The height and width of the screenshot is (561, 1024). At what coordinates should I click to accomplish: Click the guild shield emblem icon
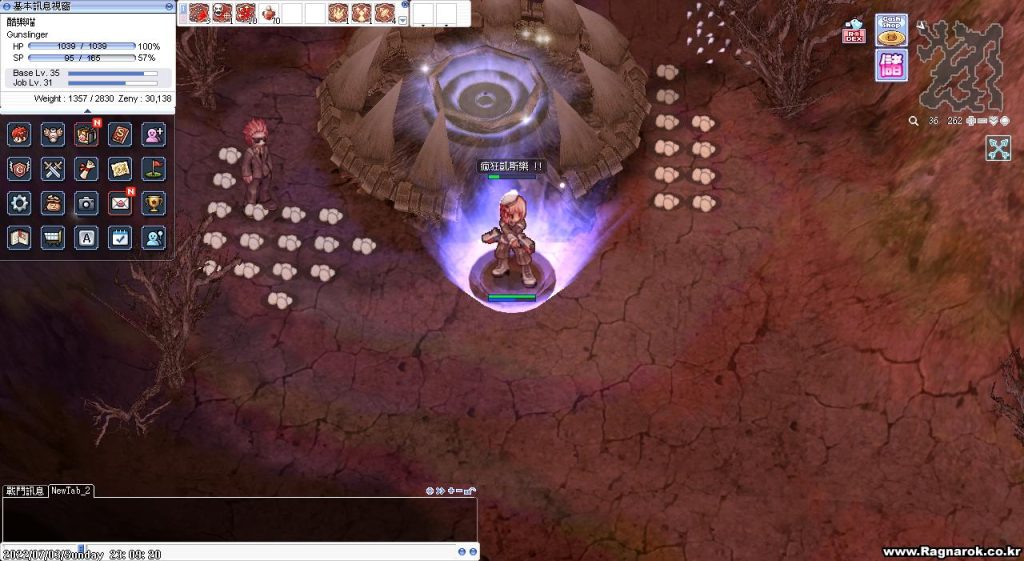click(x=19, y=169)
